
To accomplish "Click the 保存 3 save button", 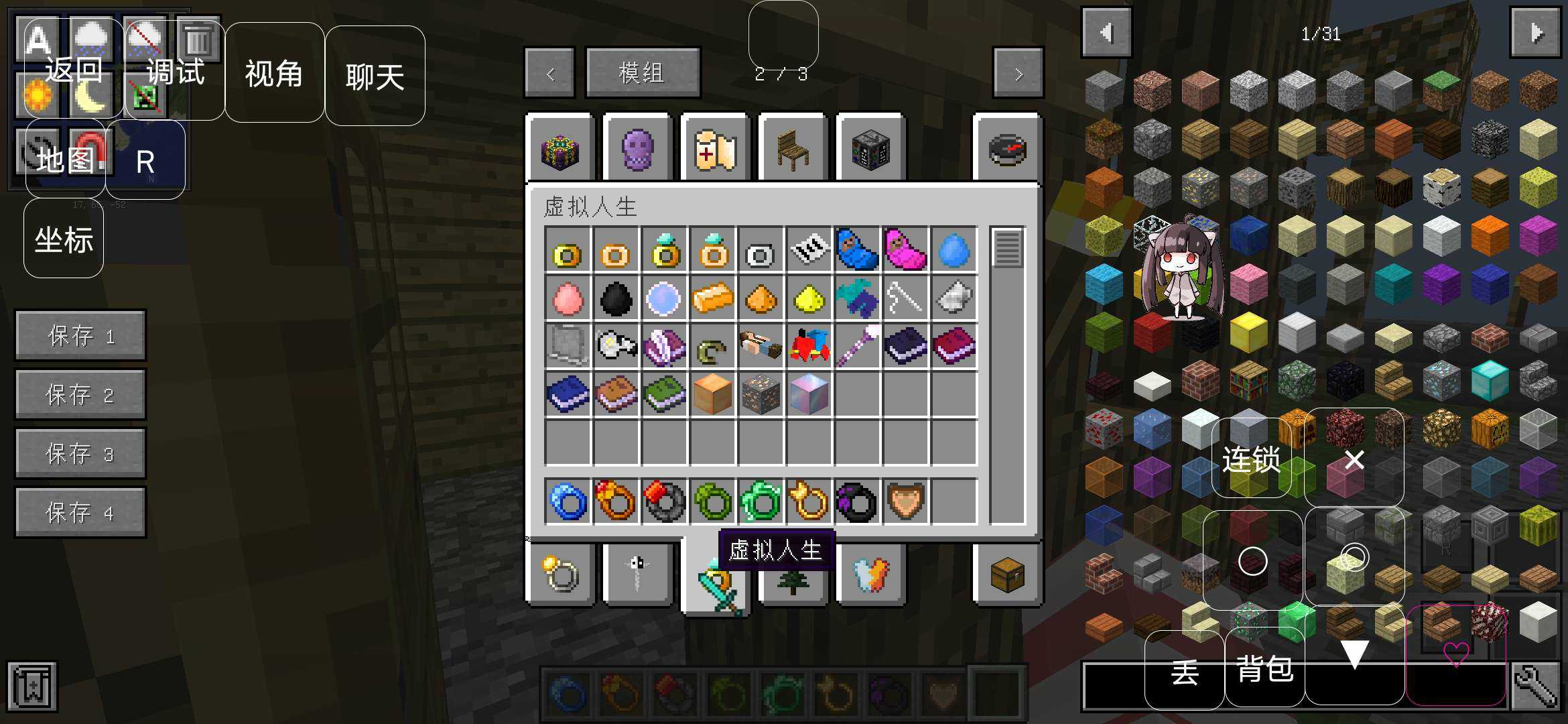I will pos(80,454).
